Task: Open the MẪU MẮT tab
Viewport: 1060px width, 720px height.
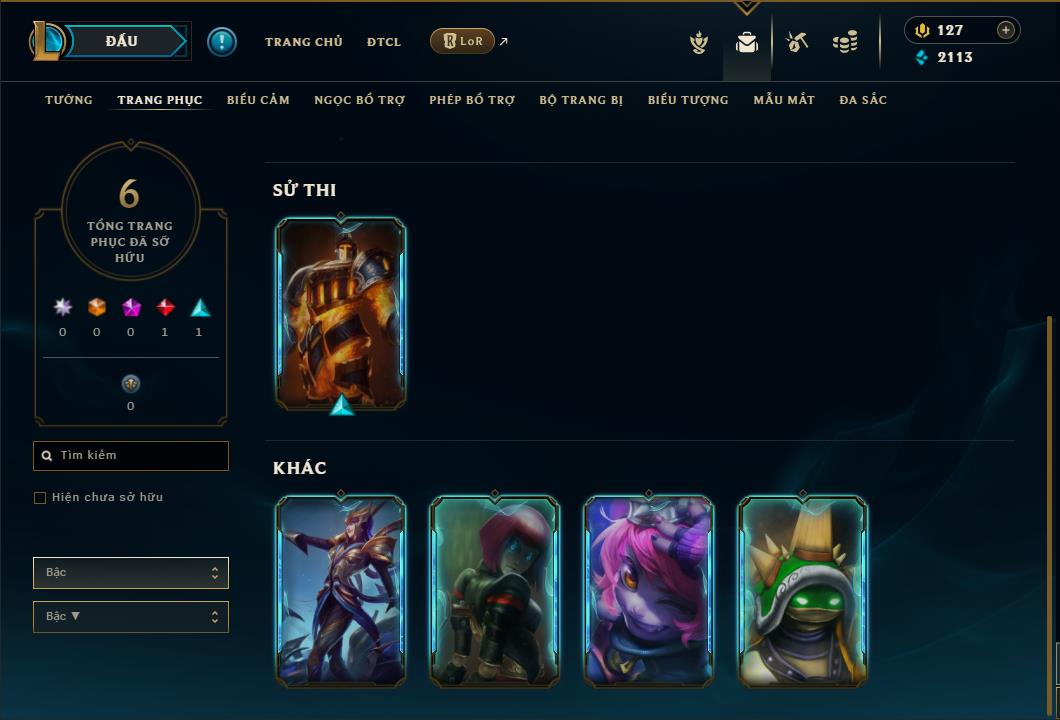Action: coord(784,100)
